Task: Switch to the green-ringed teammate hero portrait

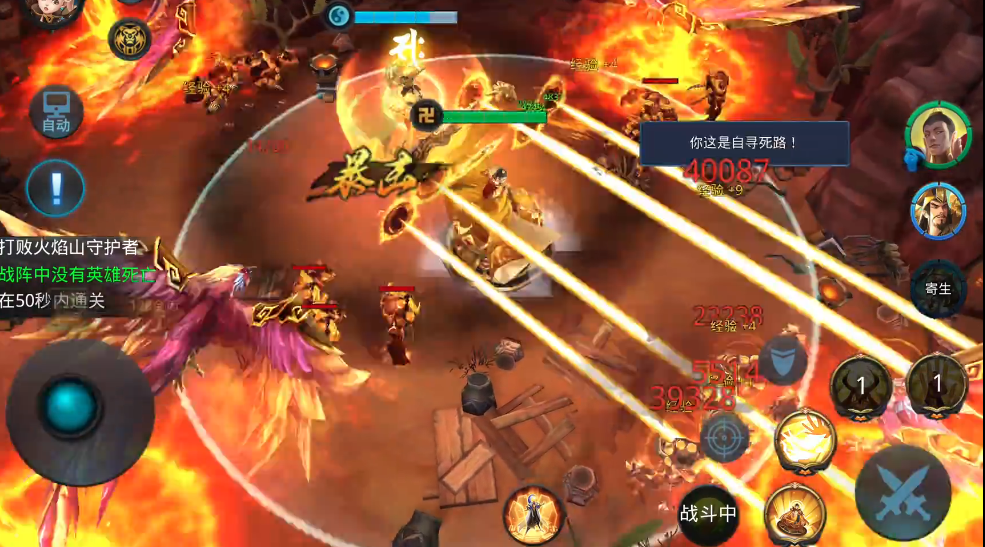Action: pos(938,136)
